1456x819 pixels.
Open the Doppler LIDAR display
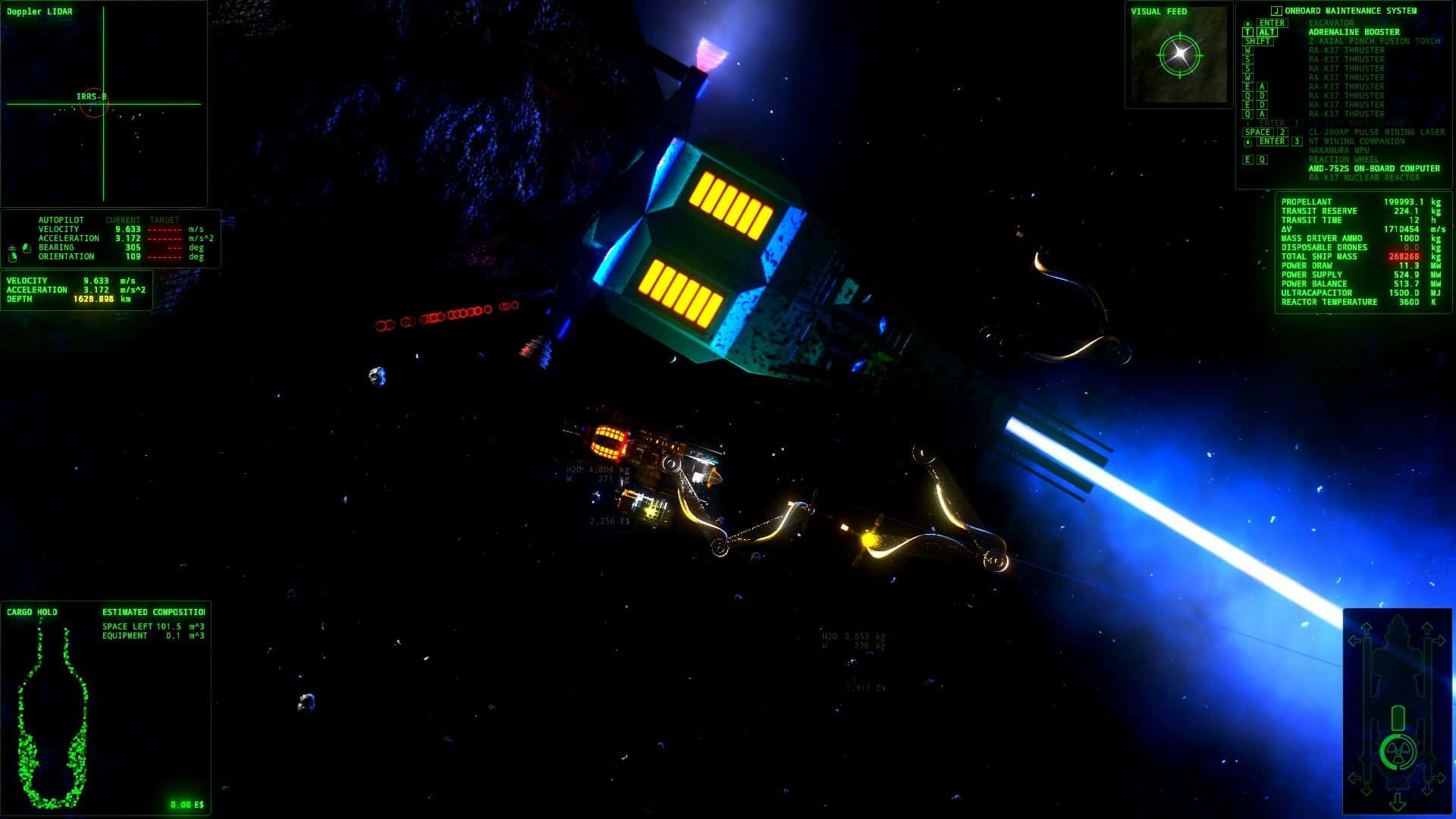point(38,11)
